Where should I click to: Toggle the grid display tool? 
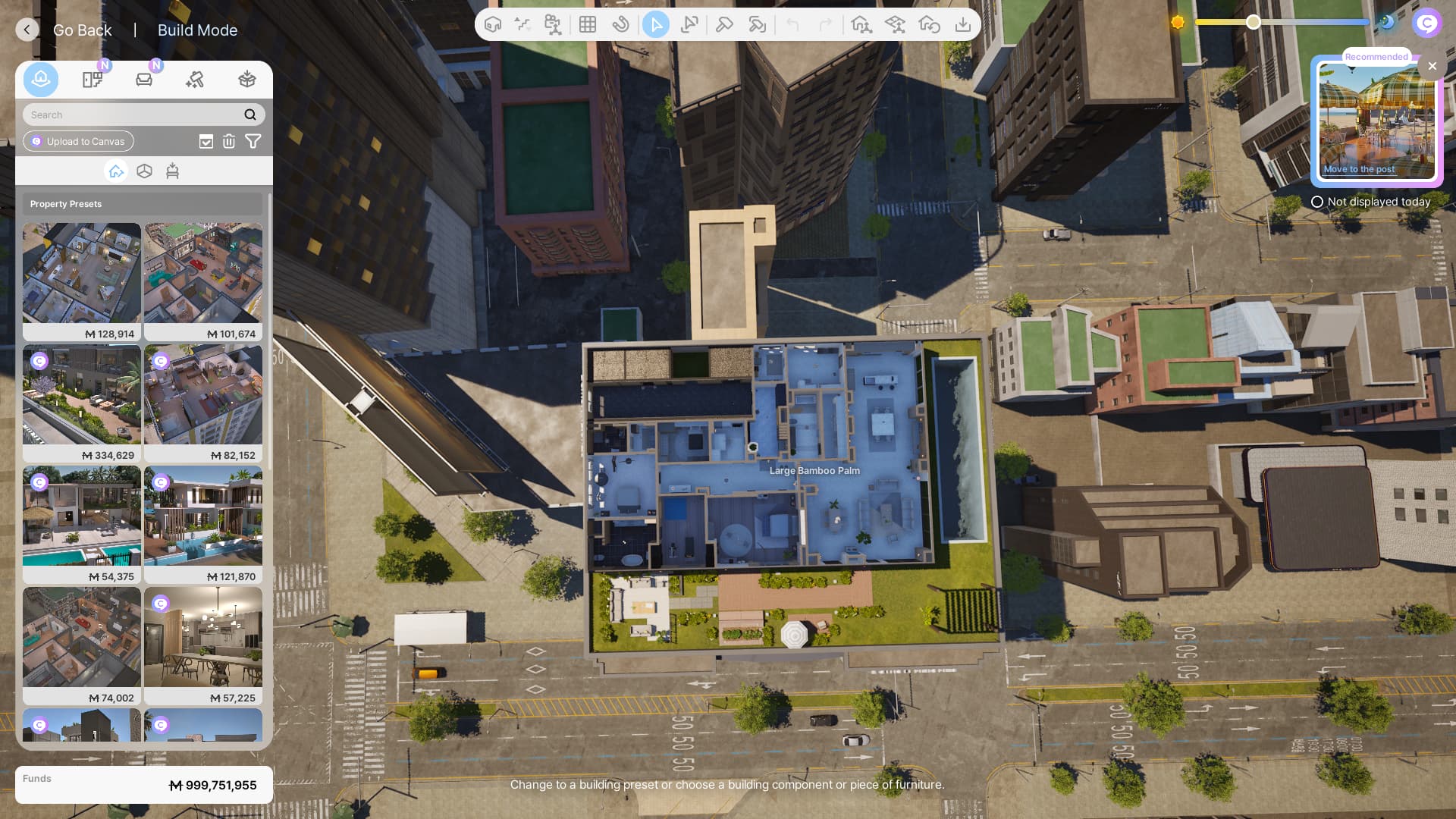click(587, 24)
